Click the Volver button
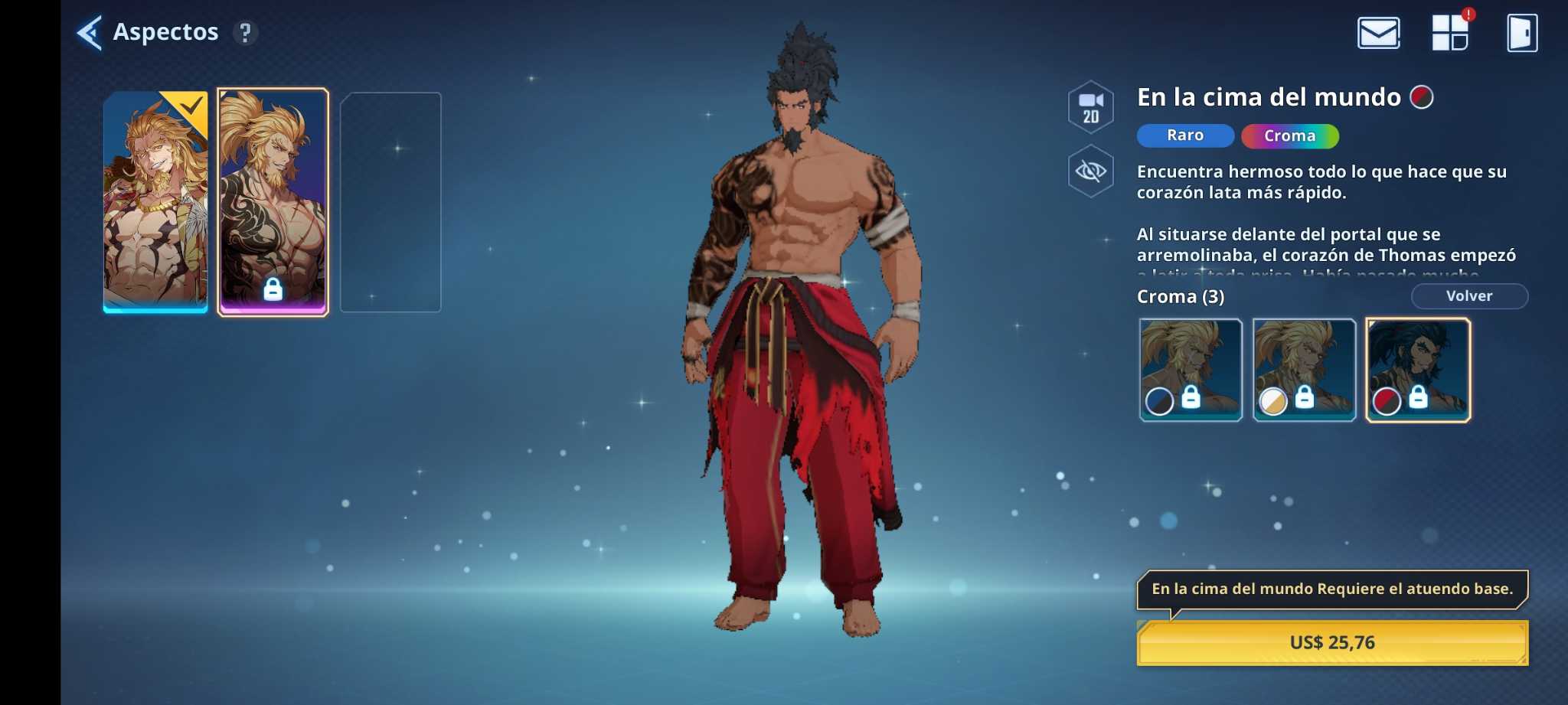Screen dimensions: 1568x705 tap(1468, 296)
